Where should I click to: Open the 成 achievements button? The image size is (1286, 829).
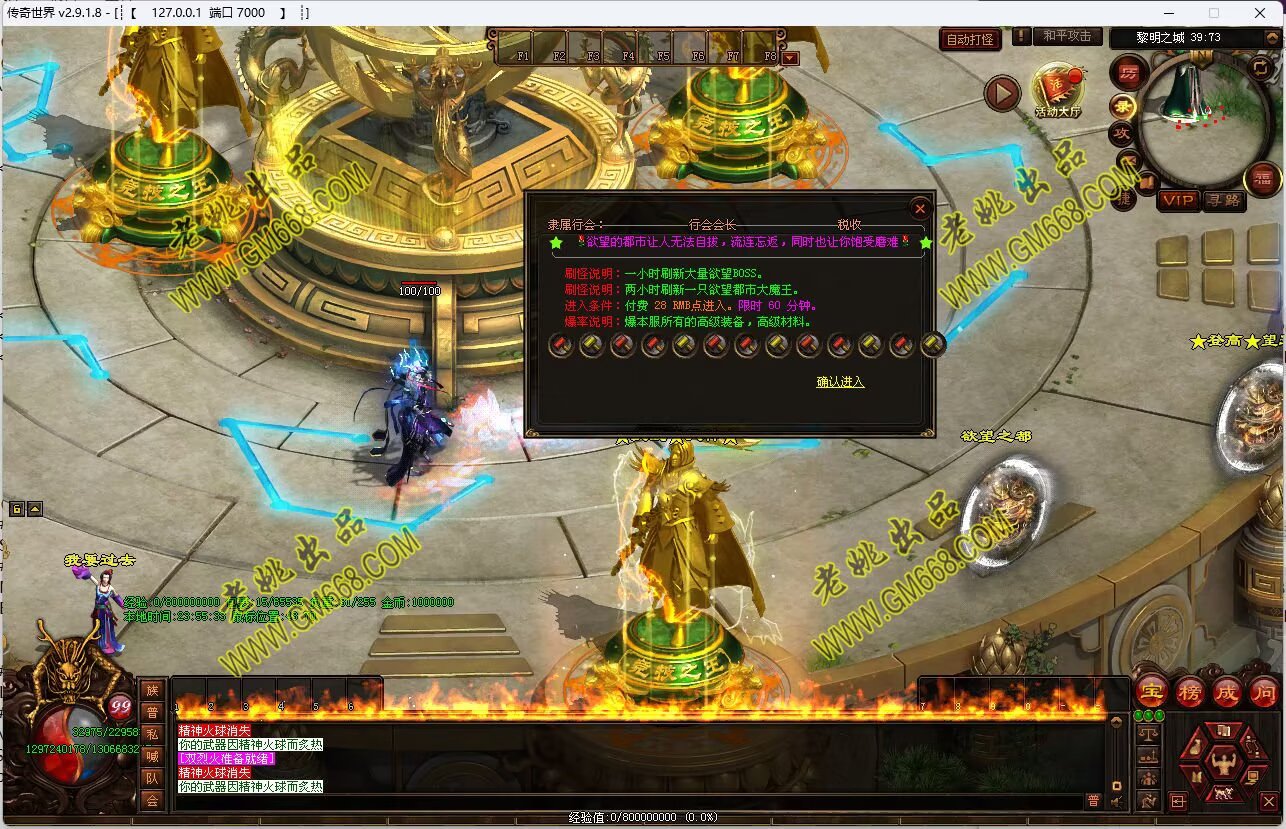click(x=1227, y=691)
